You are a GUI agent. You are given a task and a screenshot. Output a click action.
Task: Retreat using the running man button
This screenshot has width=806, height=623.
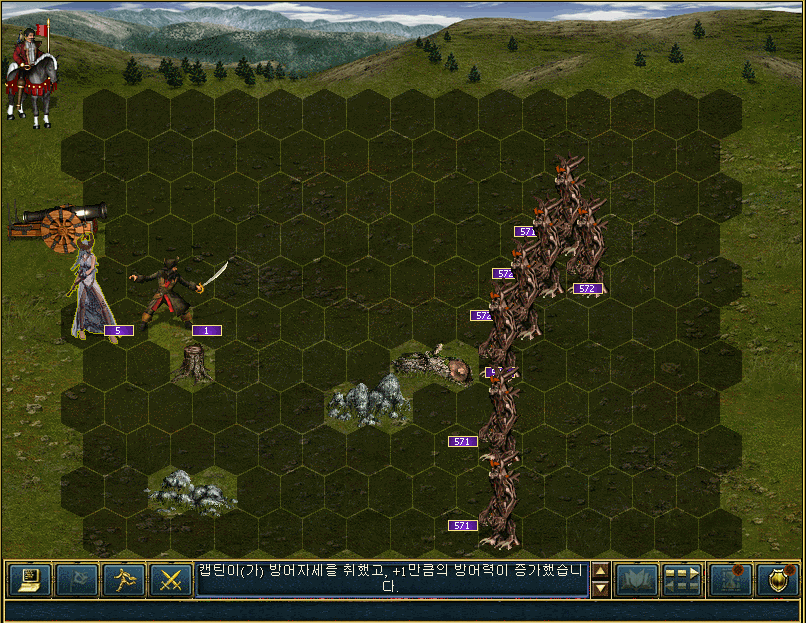[x=124, y=579]
